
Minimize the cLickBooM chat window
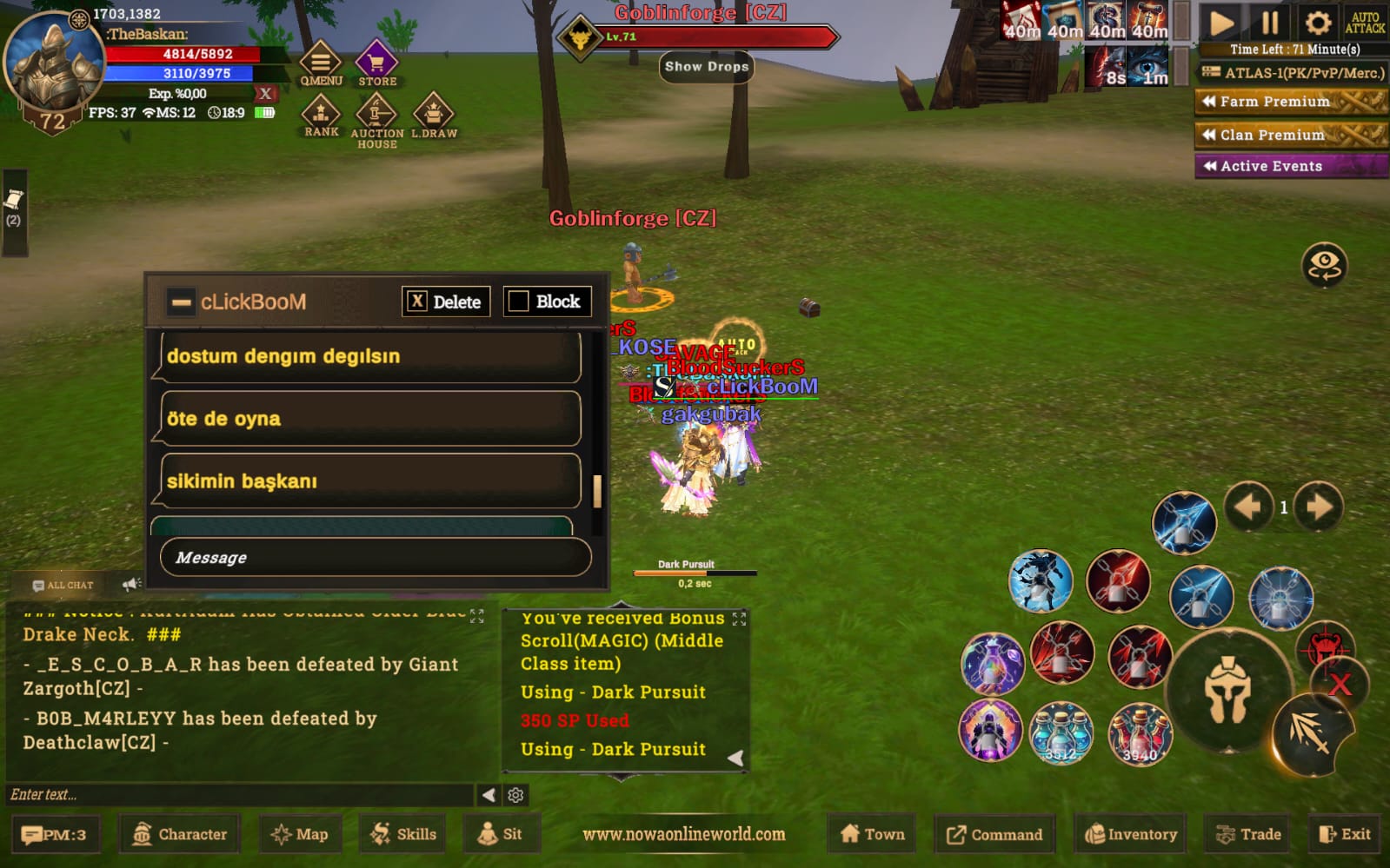point(182,302)
